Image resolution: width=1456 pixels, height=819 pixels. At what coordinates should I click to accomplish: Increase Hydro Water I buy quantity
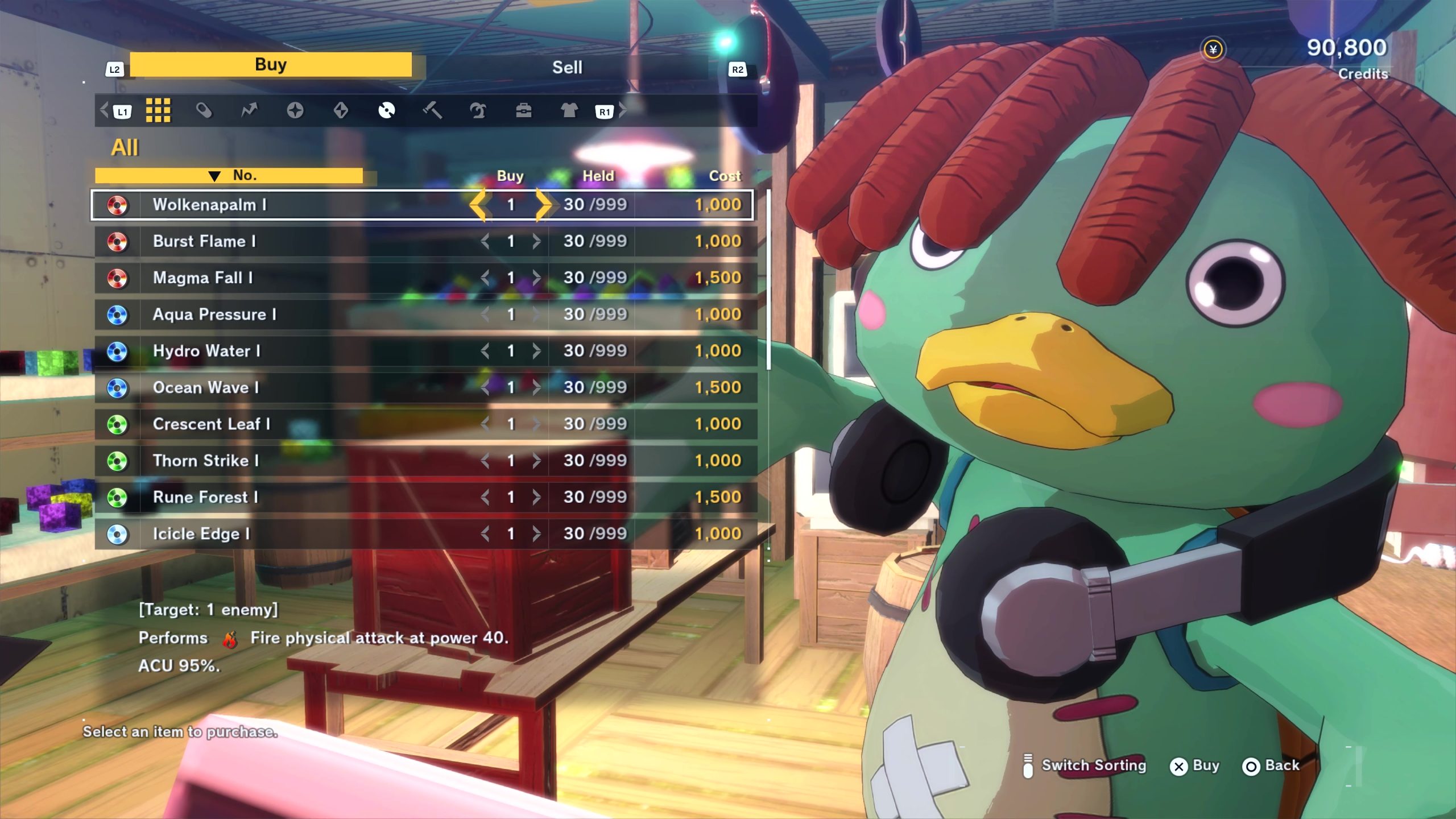pos(536,351)
